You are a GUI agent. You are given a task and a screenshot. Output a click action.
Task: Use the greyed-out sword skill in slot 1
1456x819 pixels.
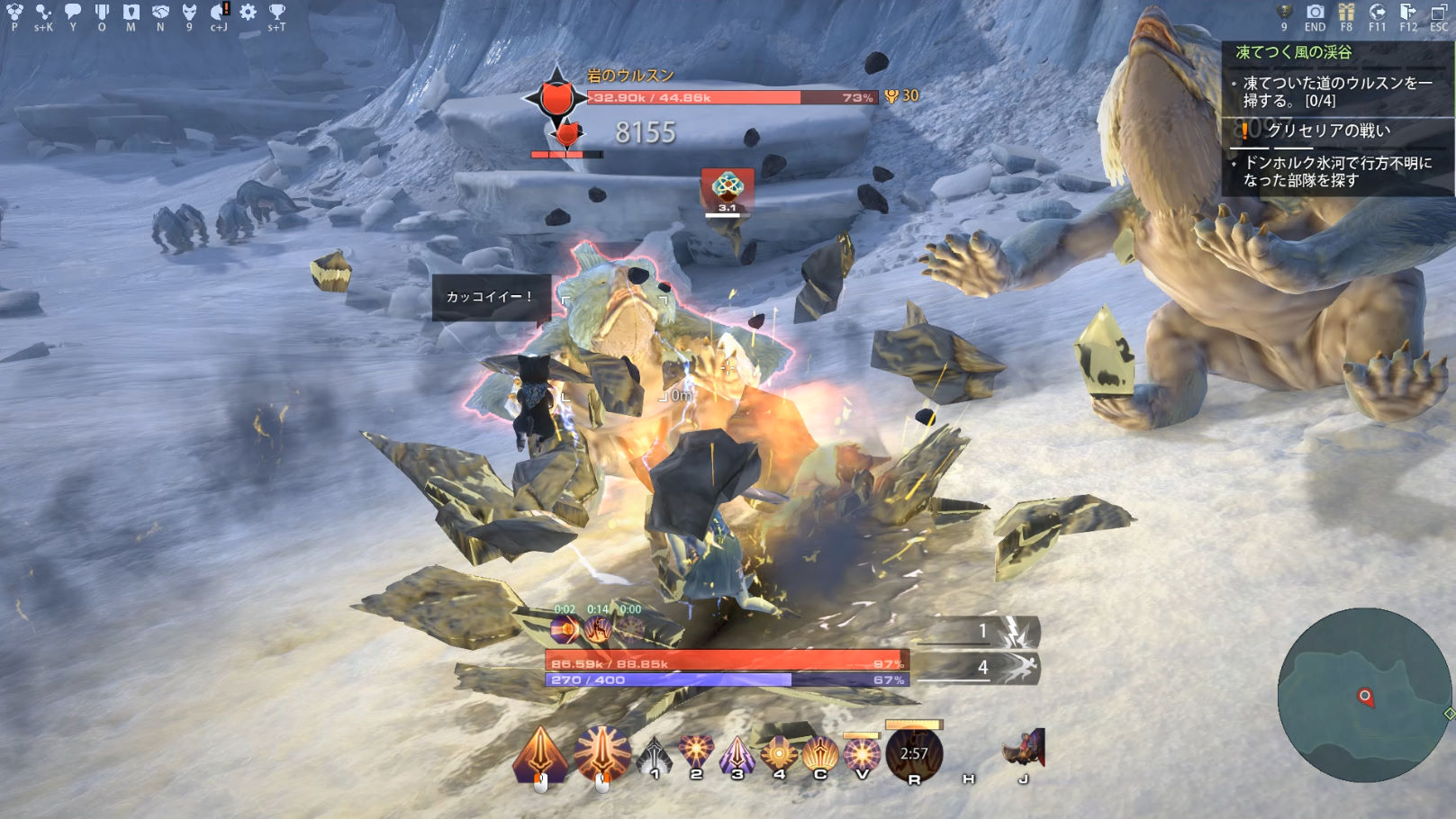click(655, 756)
